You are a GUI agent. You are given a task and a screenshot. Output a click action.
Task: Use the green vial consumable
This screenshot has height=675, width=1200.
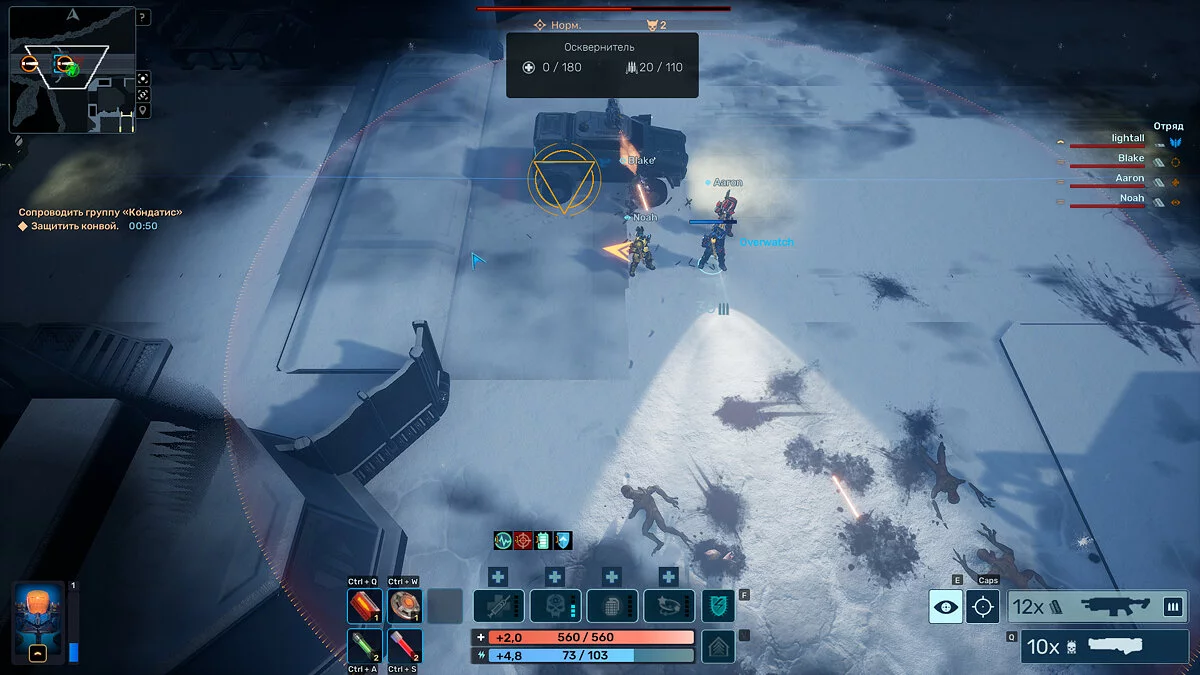(363, 644)
